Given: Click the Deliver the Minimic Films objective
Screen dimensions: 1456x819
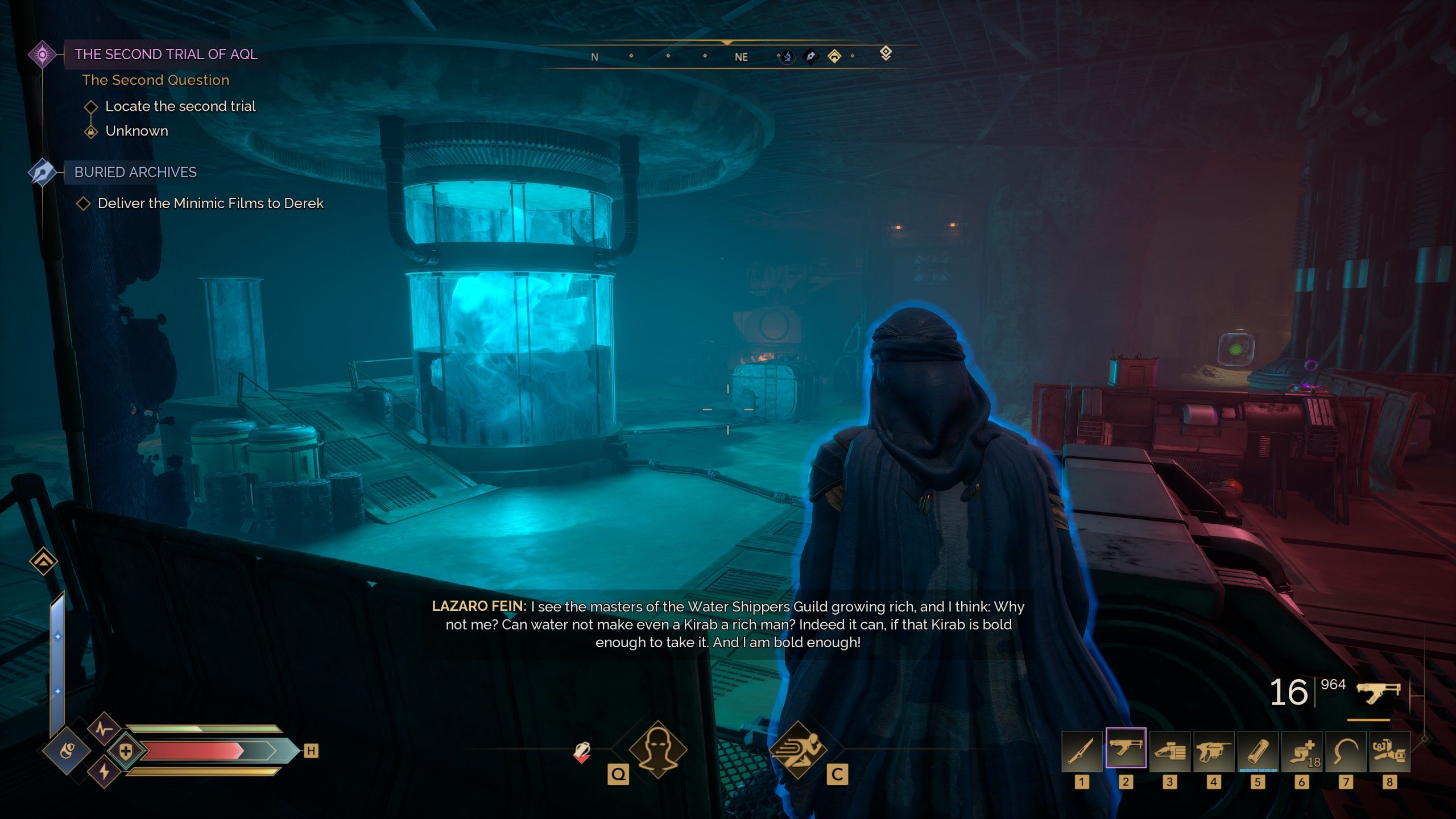Looking at the screenshot, I should (x=210, y=204).
